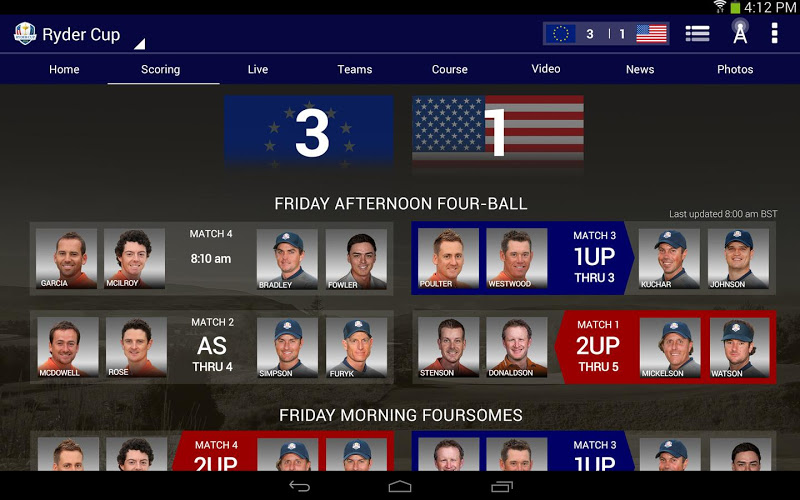
Task: Open Match 1 Stenson/Donaldson vs Mickelson/Watson
Action: pyautogui.click(x=593, y=347)
